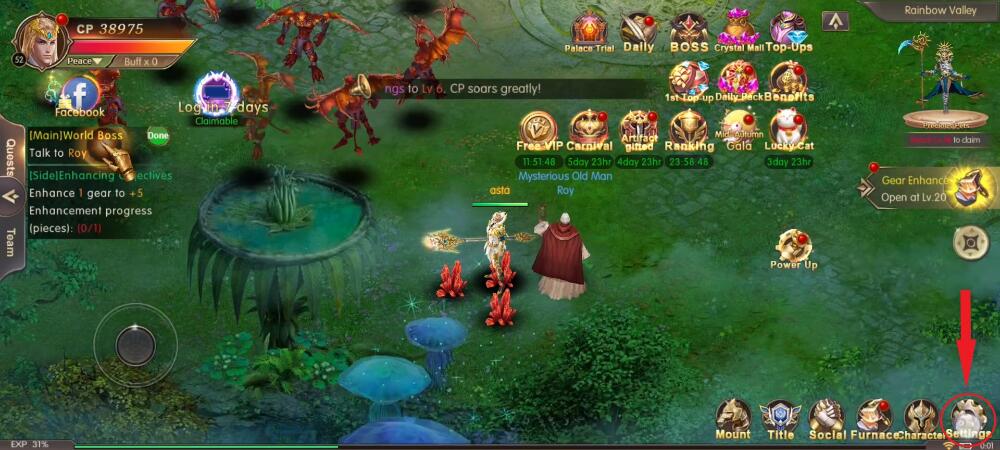
Task: Open the Lucky Cat event
Action: pos(788,130)
